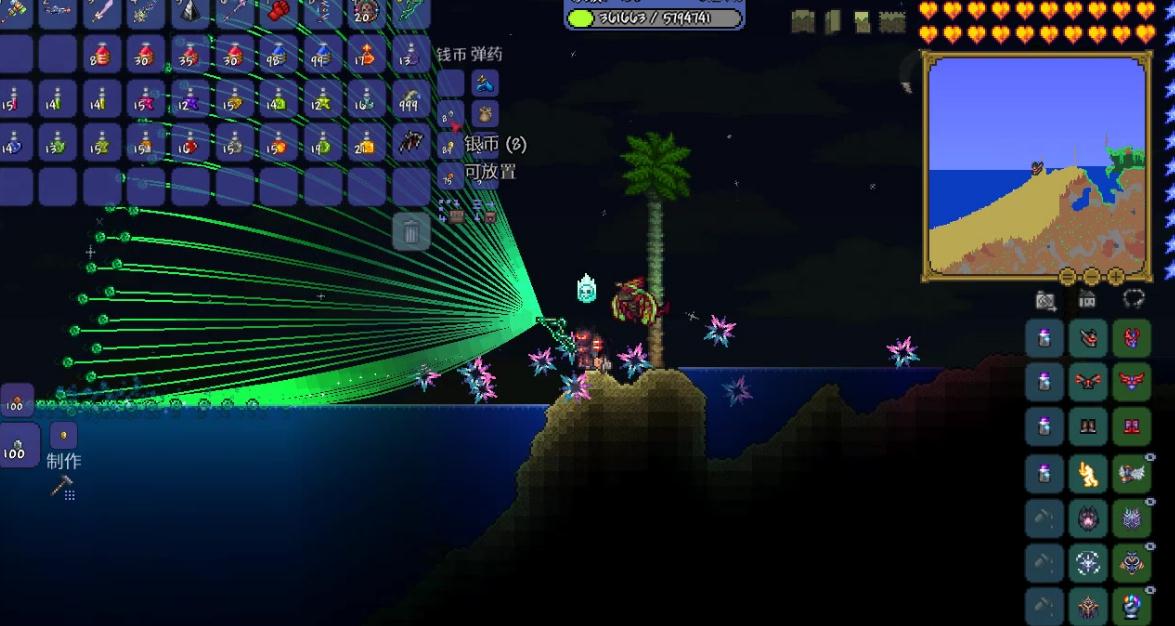The height and width of the screenshot is (626, 1175).
Task: Select the gray pyramid item slot
Action: pyautogui.click(x=190, y=12)
